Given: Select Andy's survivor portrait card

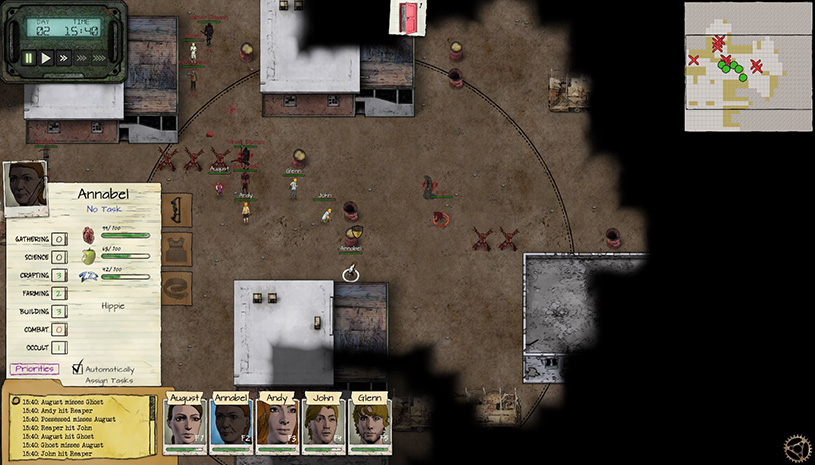Looking at the screenshot, I should tap(278, 424).
